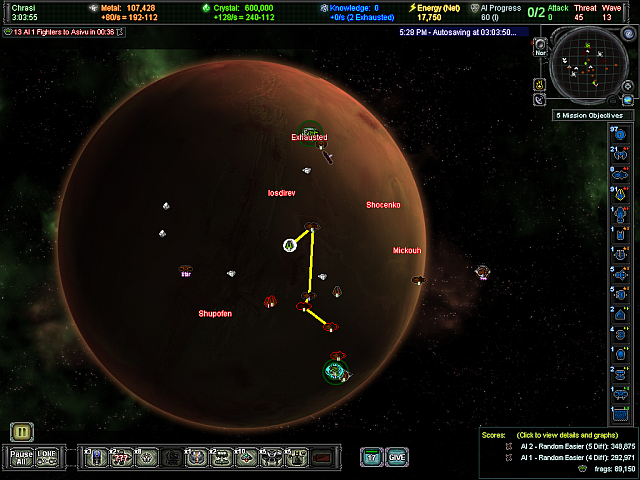
Task: Click the dark red slot ending the bottom bar
Action: pos(321,457)
